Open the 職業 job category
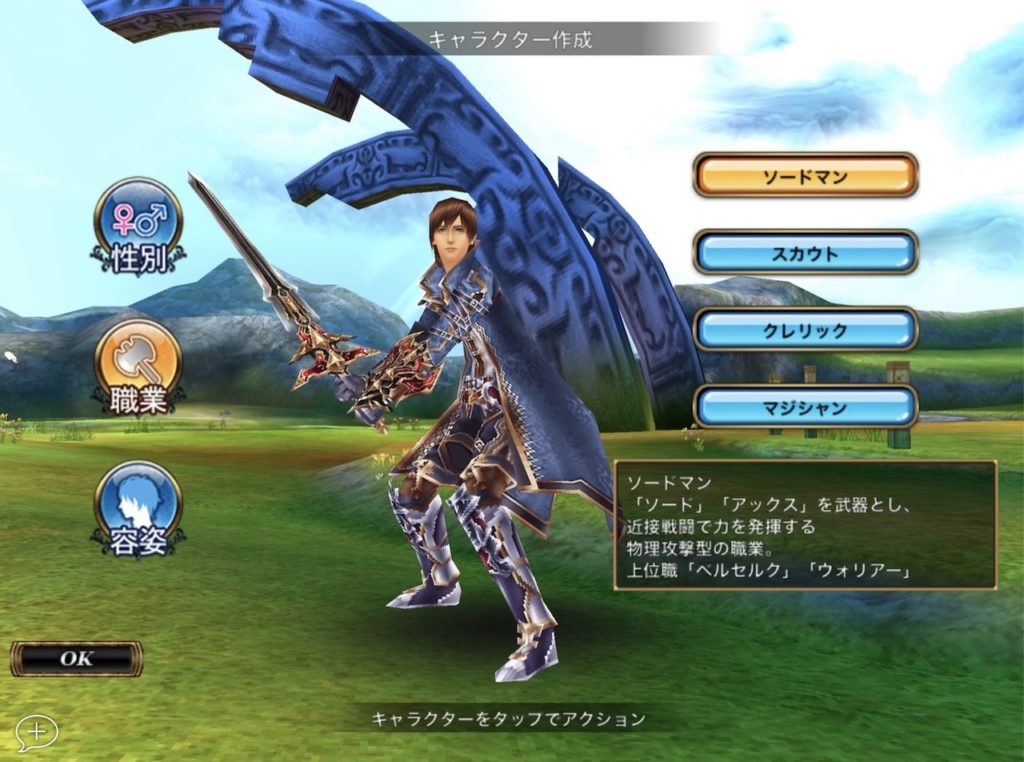Viewport: 1024px width, 762px height. click(138, 367)
